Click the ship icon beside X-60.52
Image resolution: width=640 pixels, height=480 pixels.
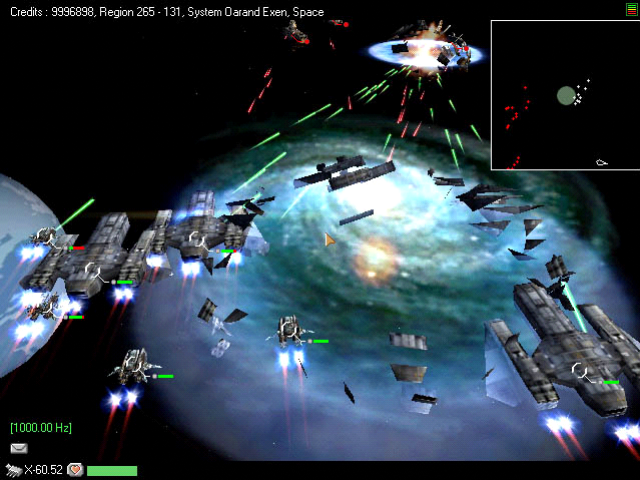click(14, 469)
